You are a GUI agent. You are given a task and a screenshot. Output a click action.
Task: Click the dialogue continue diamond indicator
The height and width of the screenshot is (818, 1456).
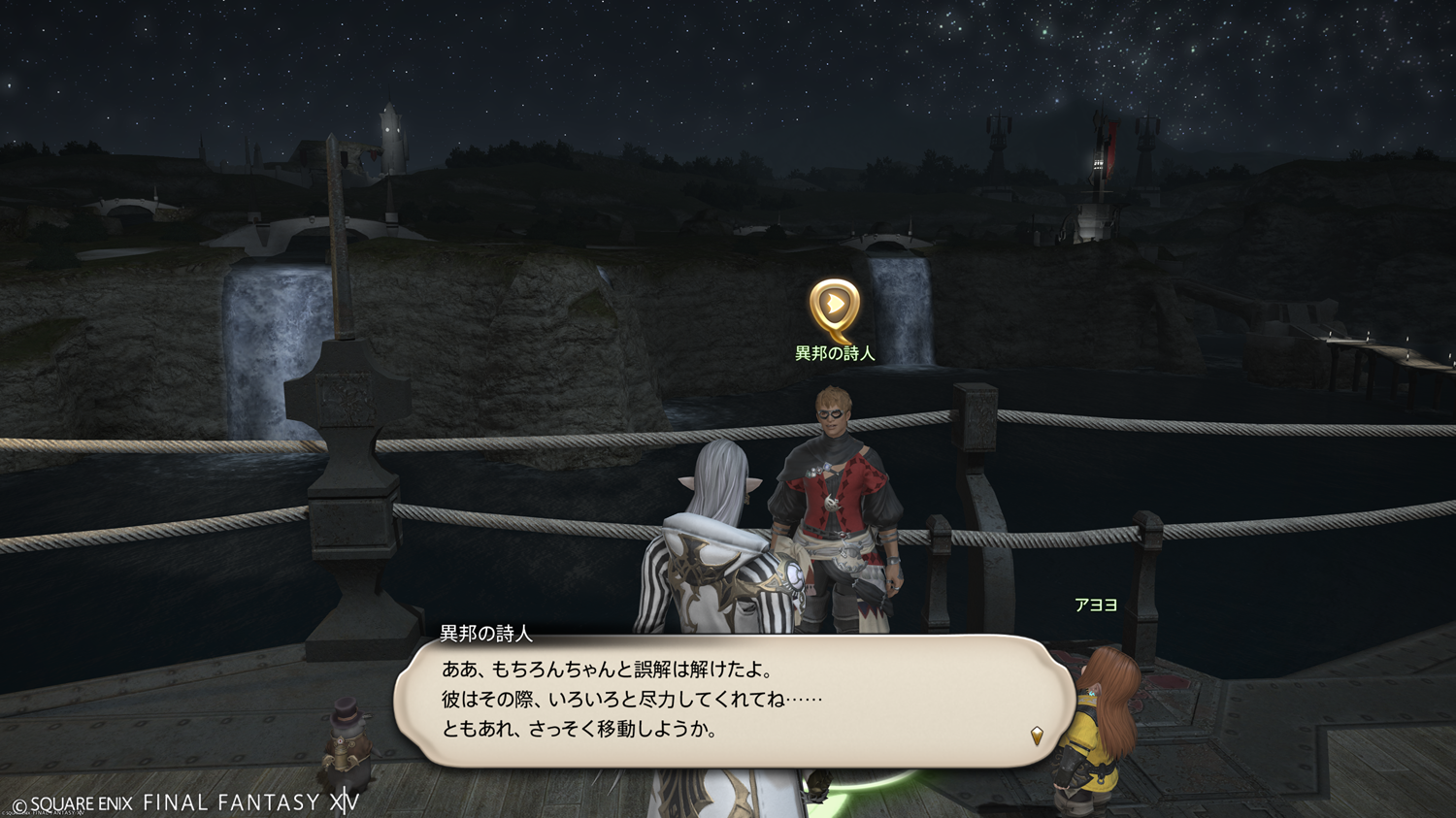(x=1037, y=736)
